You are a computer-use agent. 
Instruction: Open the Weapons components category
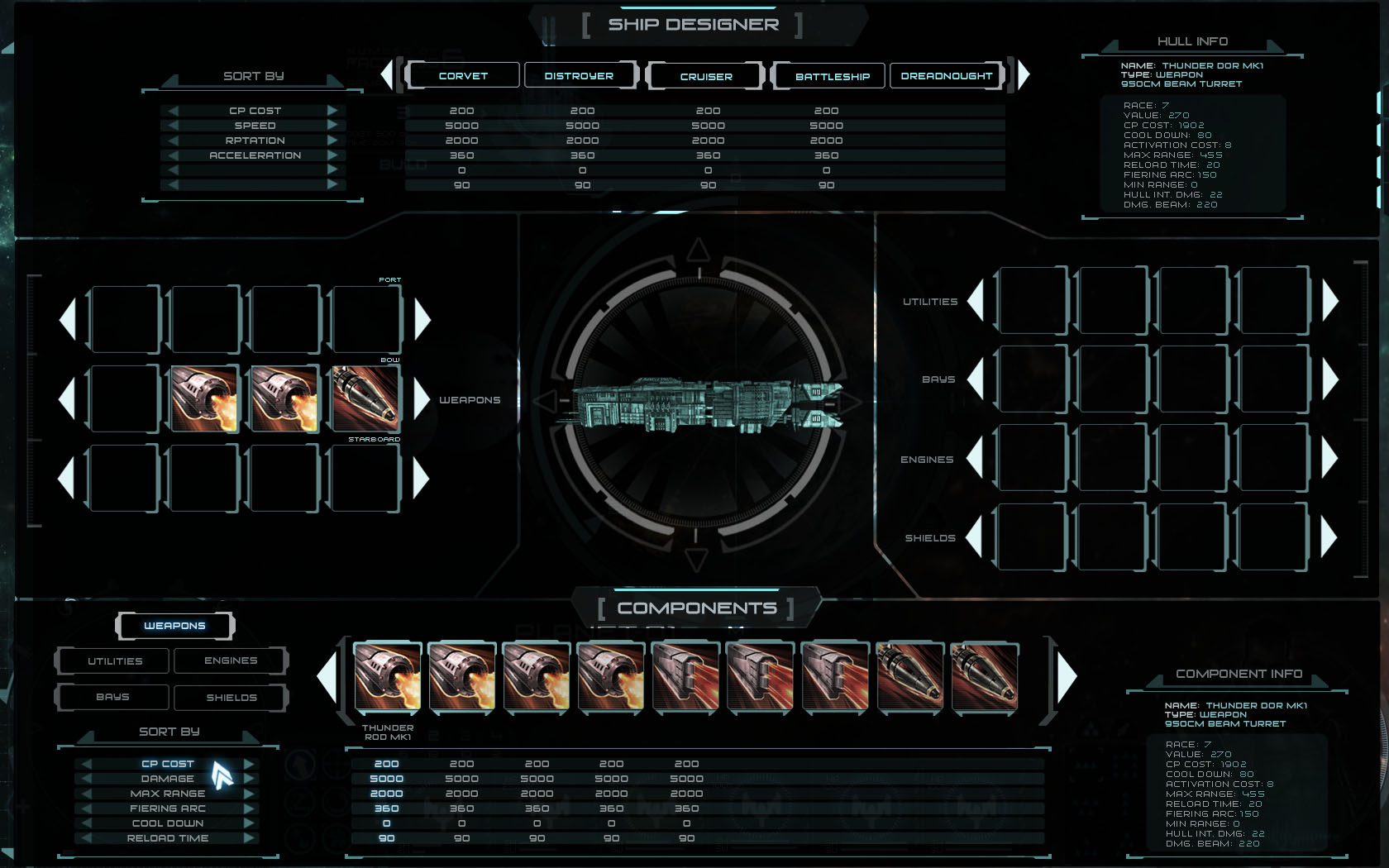174,626
